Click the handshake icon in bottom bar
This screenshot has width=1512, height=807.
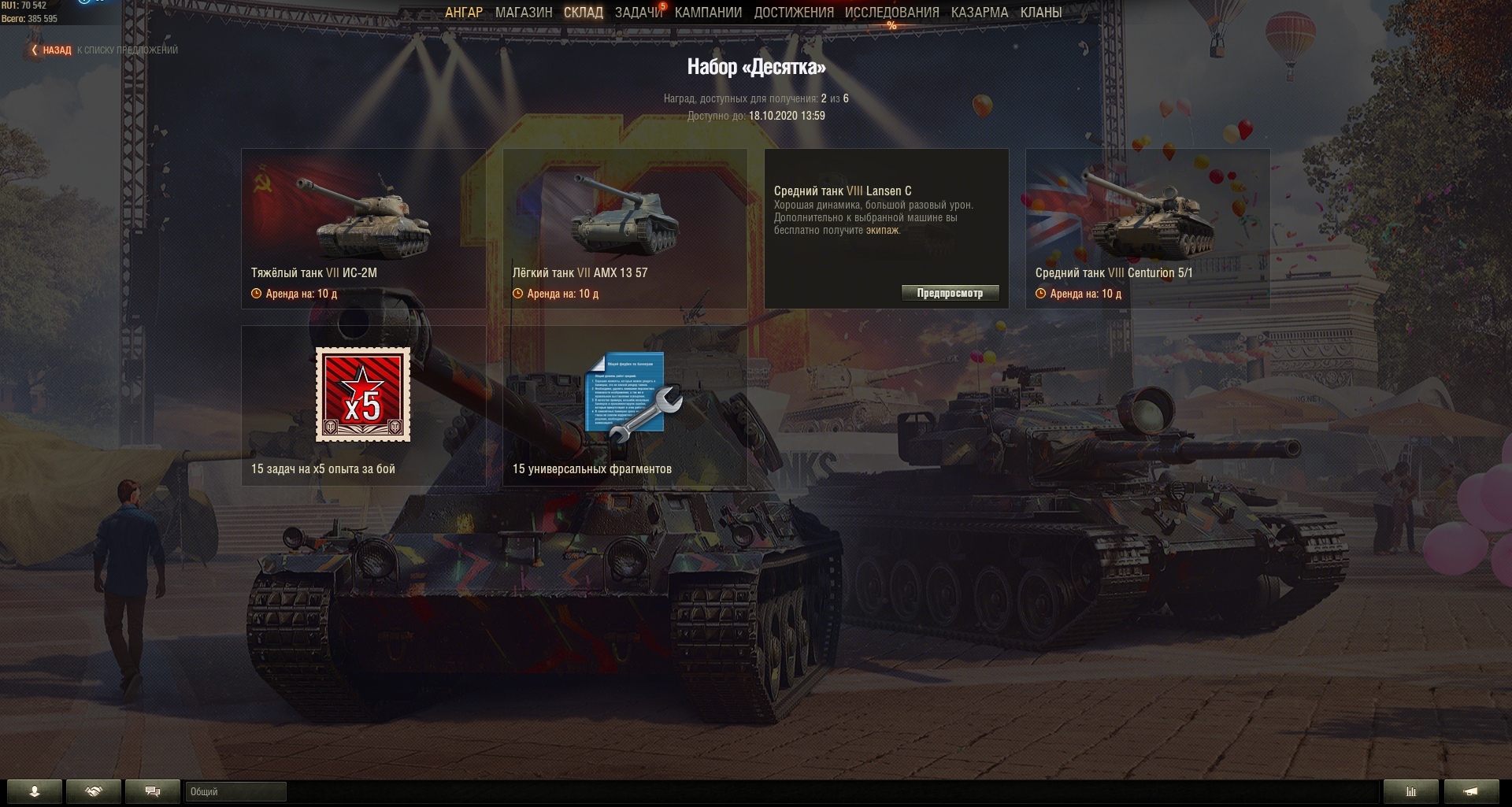tap(94, 792)
